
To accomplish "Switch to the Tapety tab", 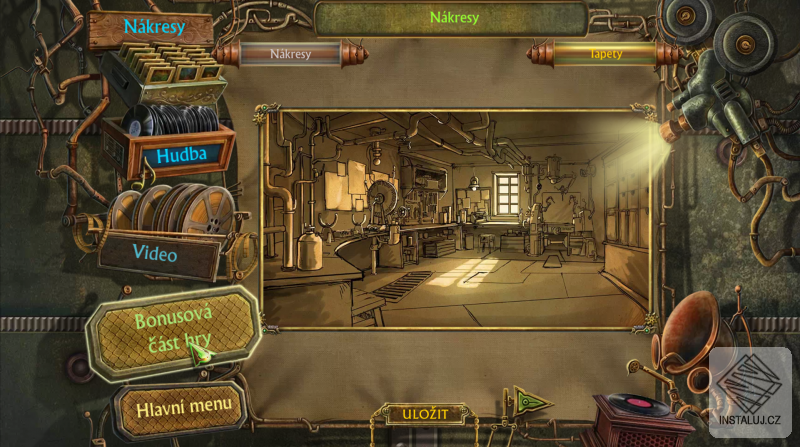I will point(605,53).
